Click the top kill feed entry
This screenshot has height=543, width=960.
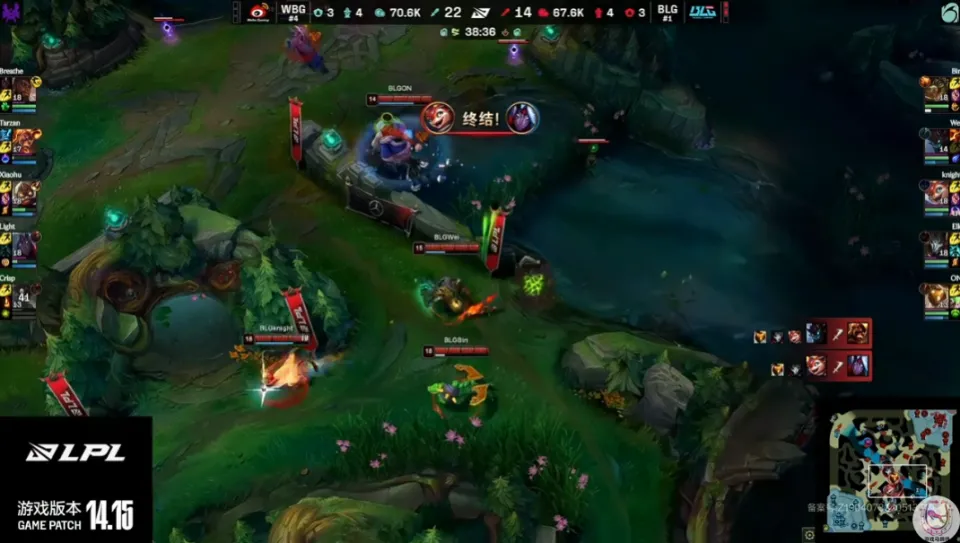811,333
